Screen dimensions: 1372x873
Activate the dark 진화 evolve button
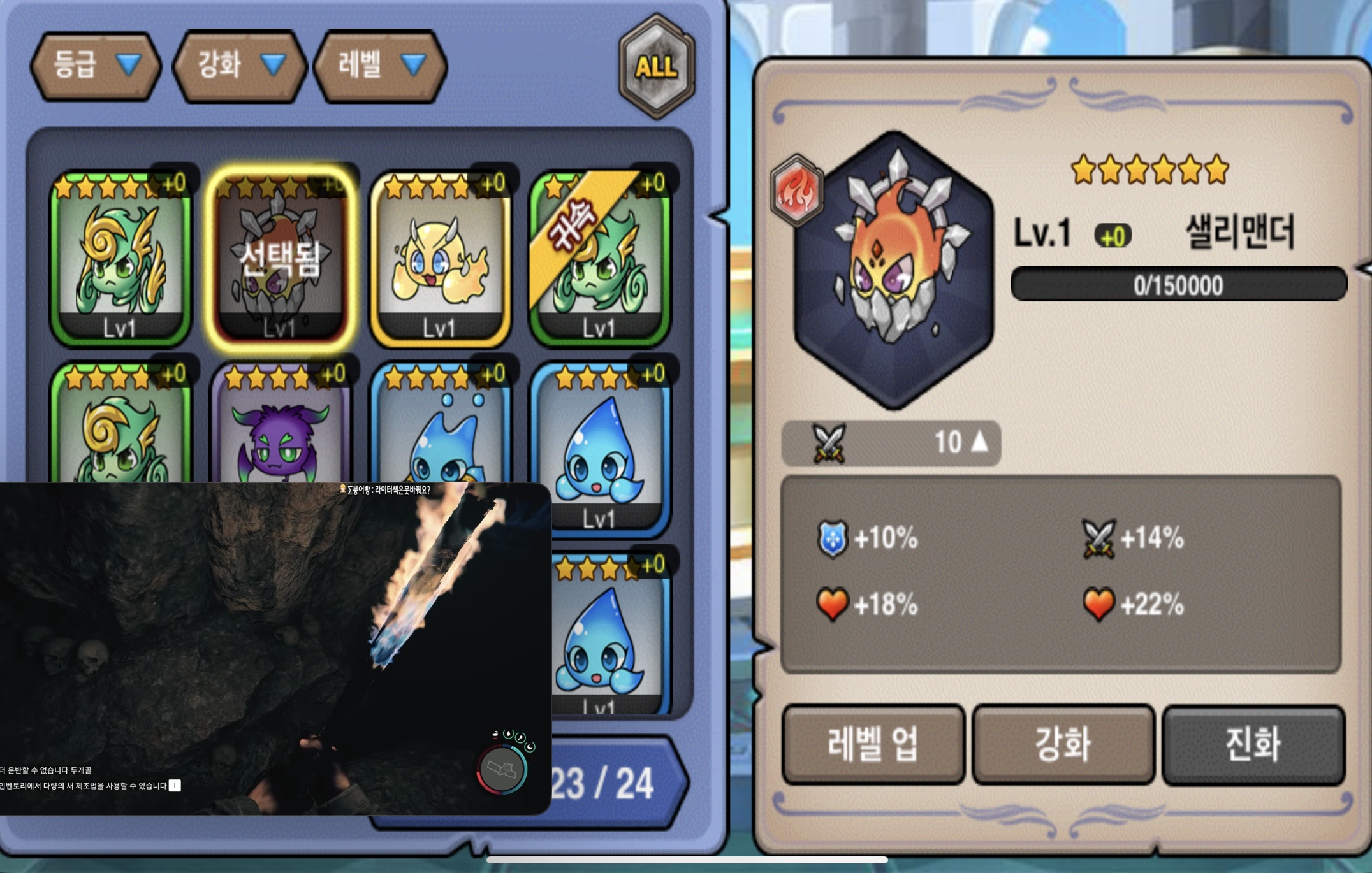(1253, 744)
